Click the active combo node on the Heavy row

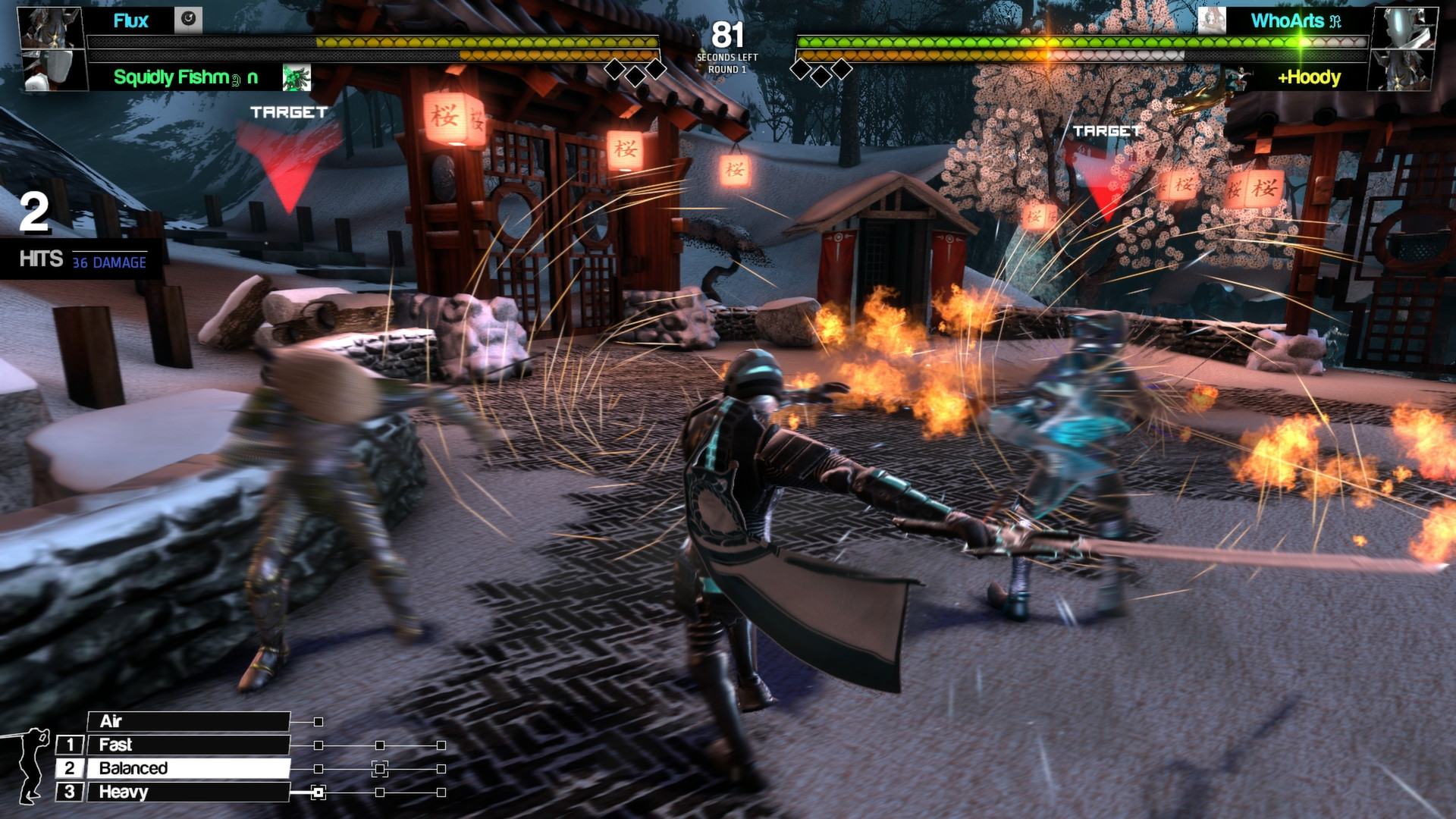[x=318, y=792]
